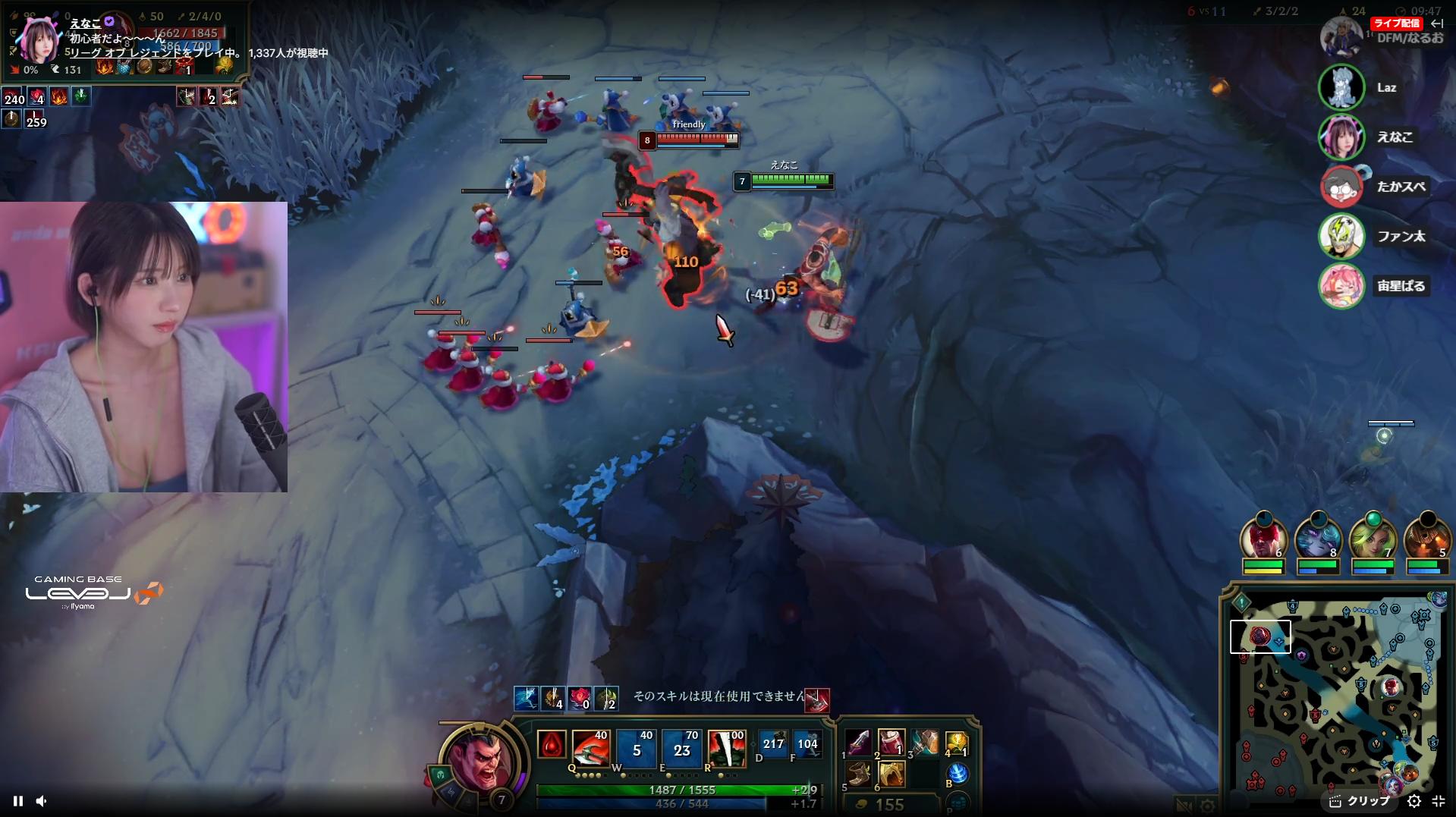Select the blonde teammate portrait at level 7
Screen dimensions: 1456x817
coord(1372,539)
